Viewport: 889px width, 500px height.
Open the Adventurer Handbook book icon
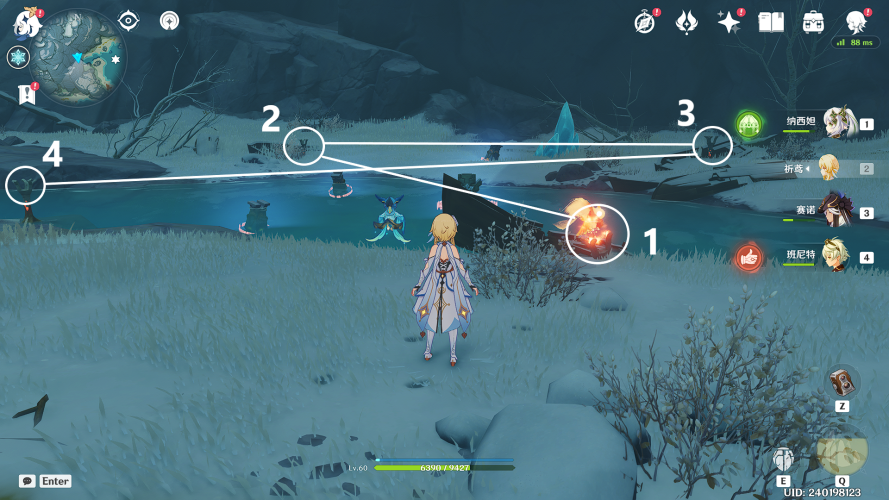(x=770, y=22)
